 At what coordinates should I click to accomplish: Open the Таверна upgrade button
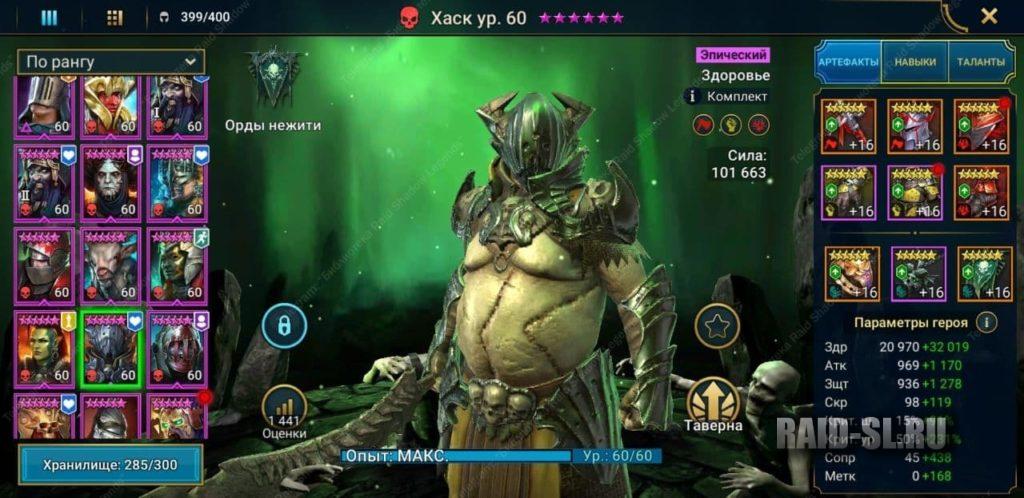[714, 403]
